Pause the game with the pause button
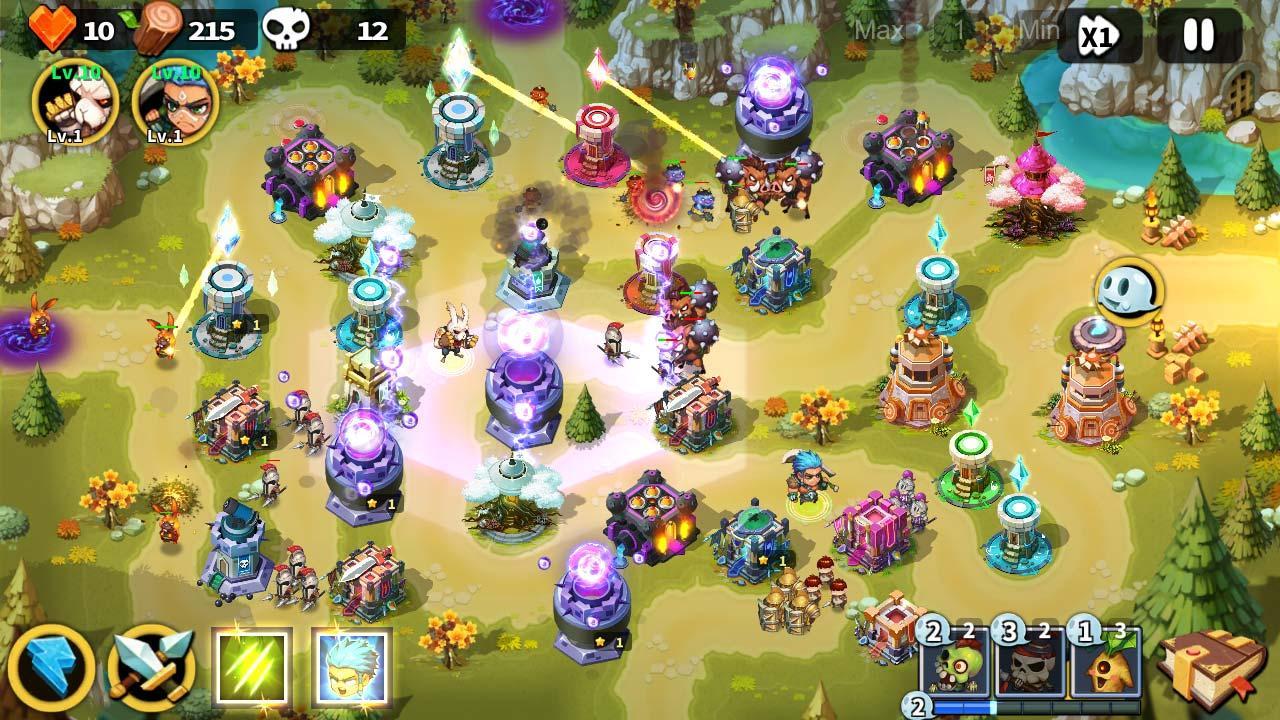 click(x=1199, y=33)
